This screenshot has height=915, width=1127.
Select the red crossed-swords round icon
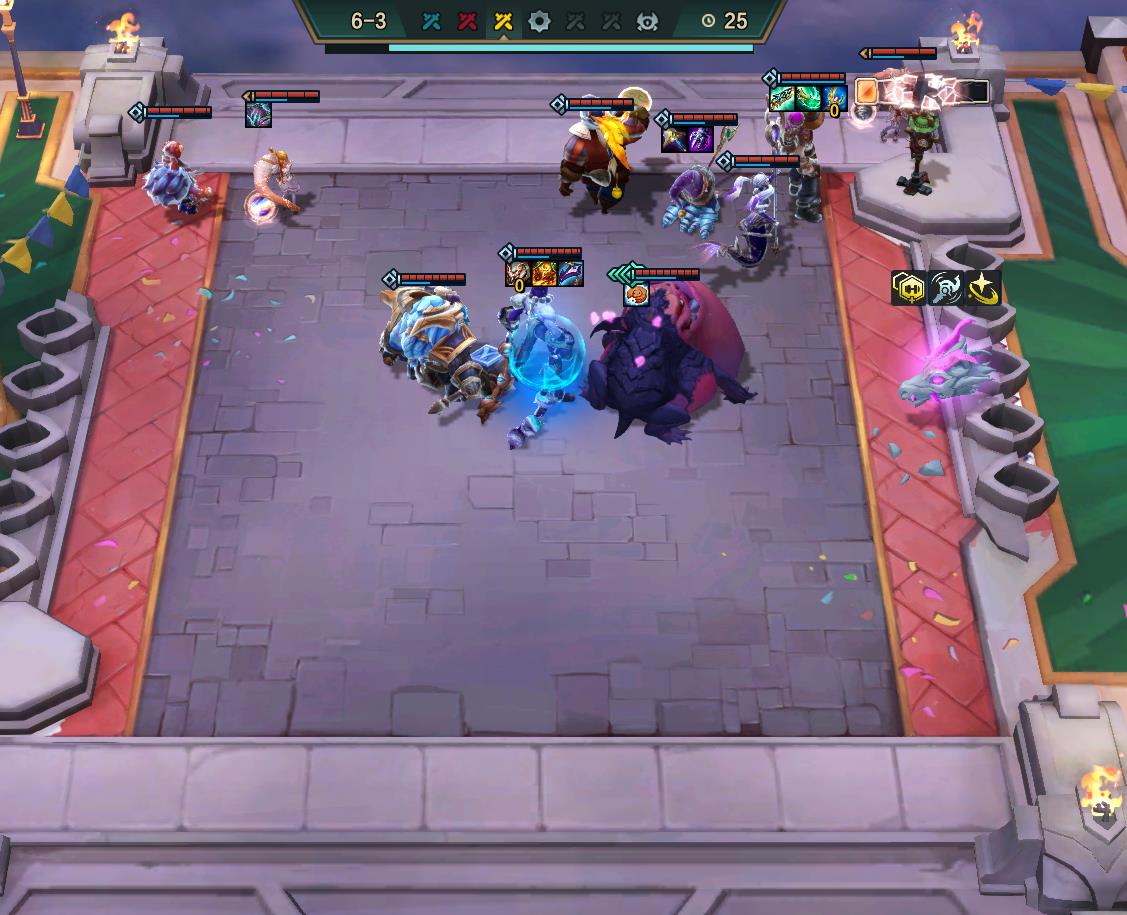467,21
